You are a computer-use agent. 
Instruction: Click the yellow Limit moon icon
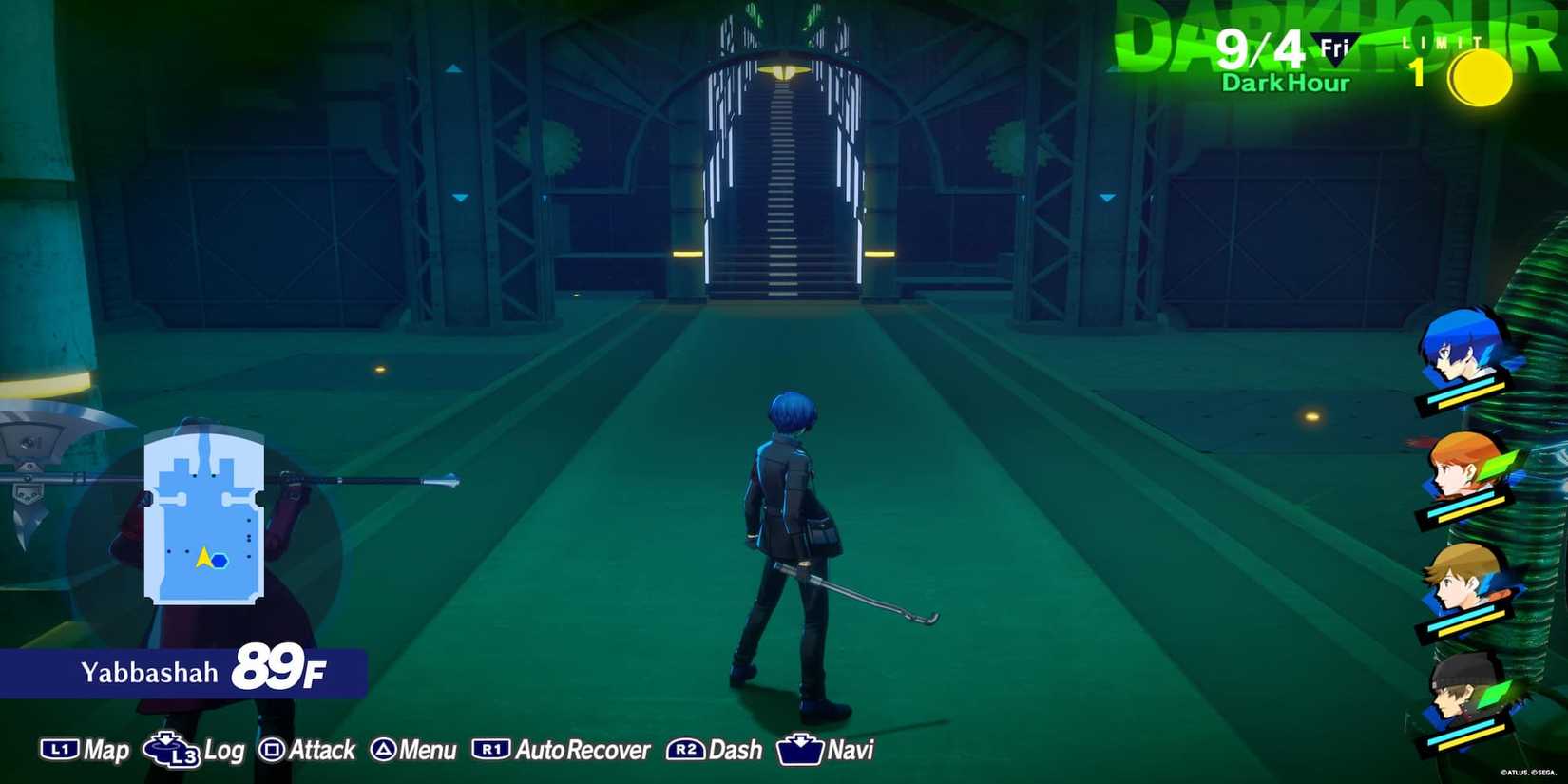1480,79
